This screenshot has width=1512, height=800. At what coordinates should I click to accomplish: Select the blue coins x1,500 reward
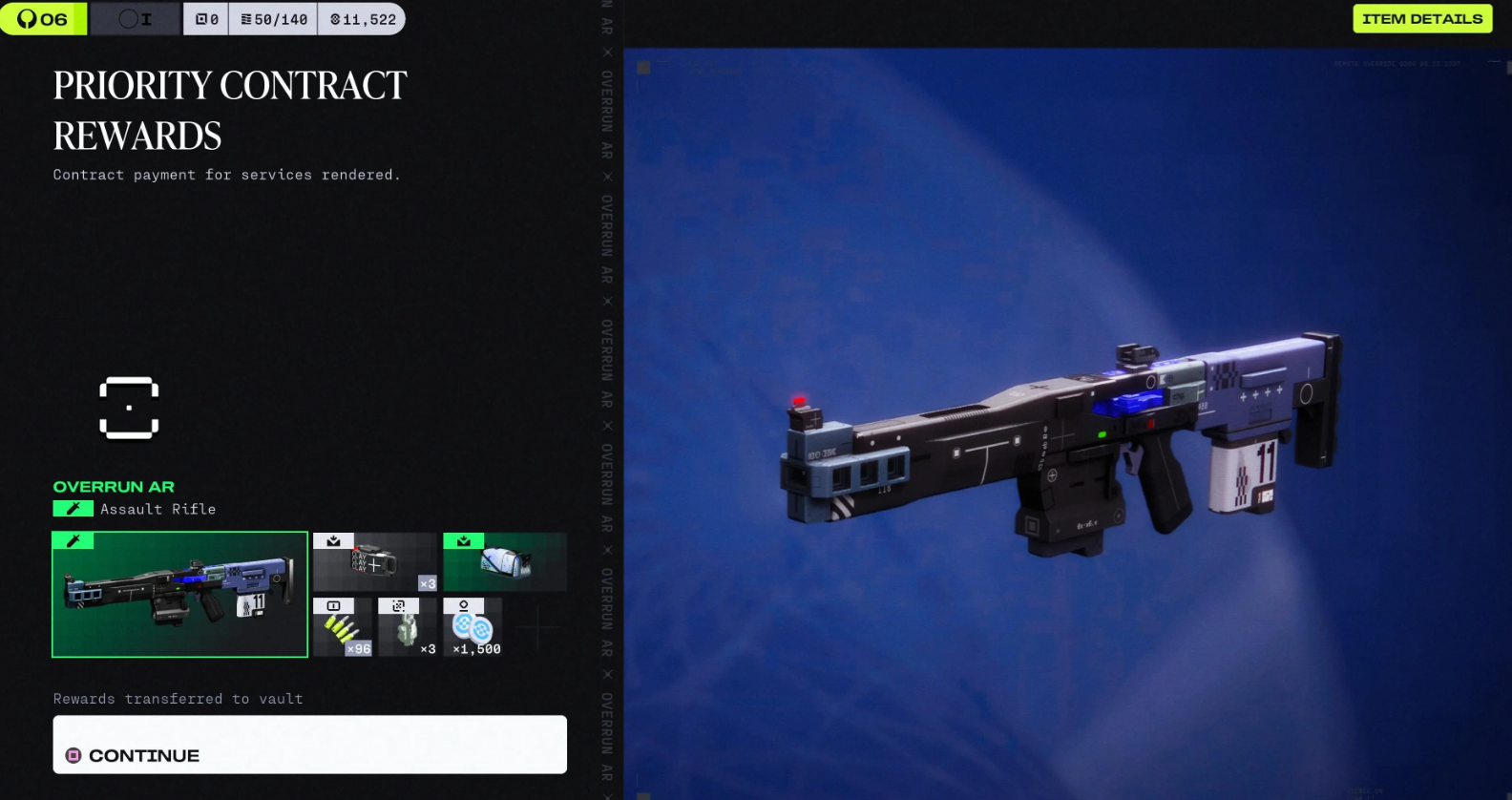click(x=473, y=627)
